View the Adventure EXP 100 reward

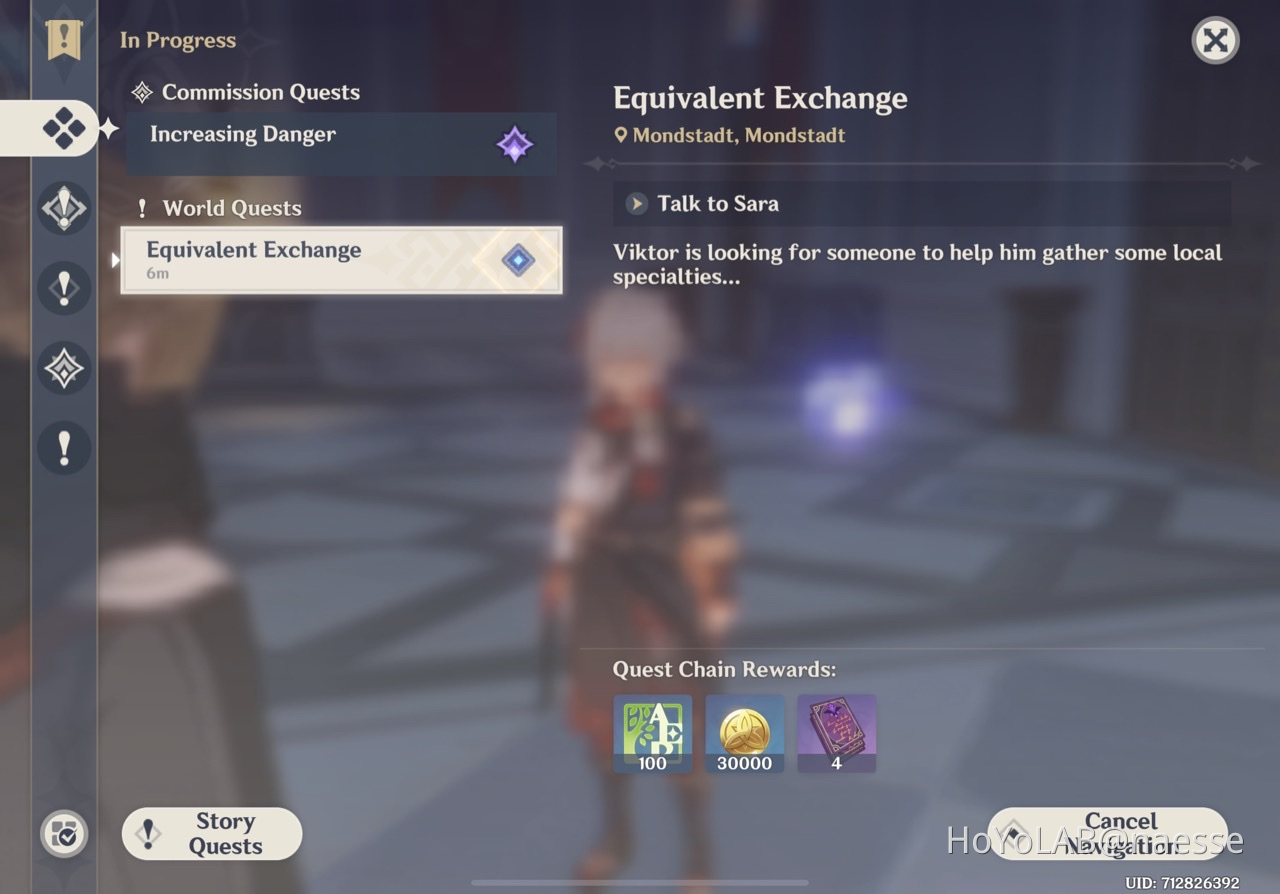click(652, 733)
